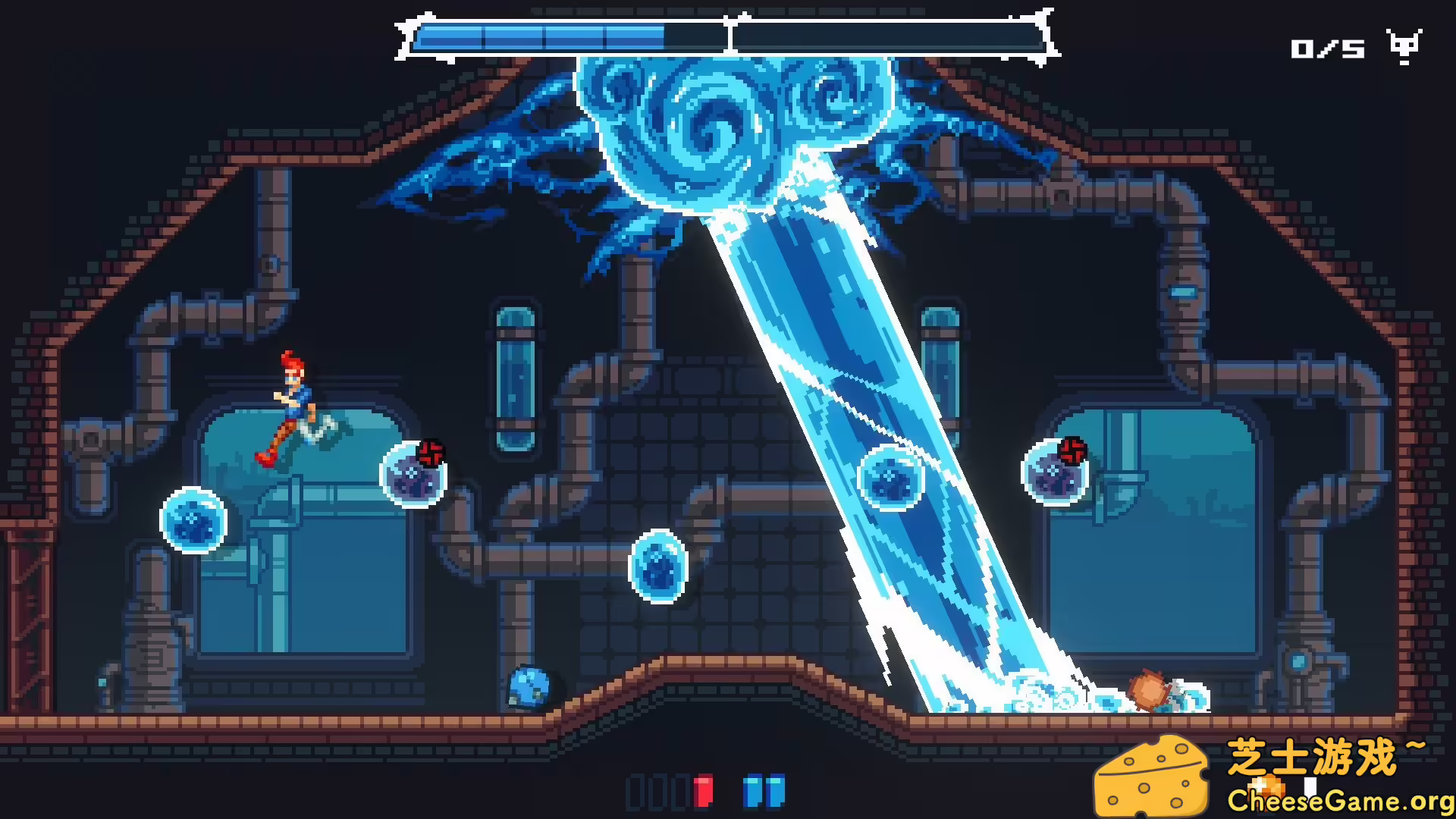This screenshot has height=819, width=1456.
Task: Click the second blue potion vial at bottom
Action: coord(776,792)
